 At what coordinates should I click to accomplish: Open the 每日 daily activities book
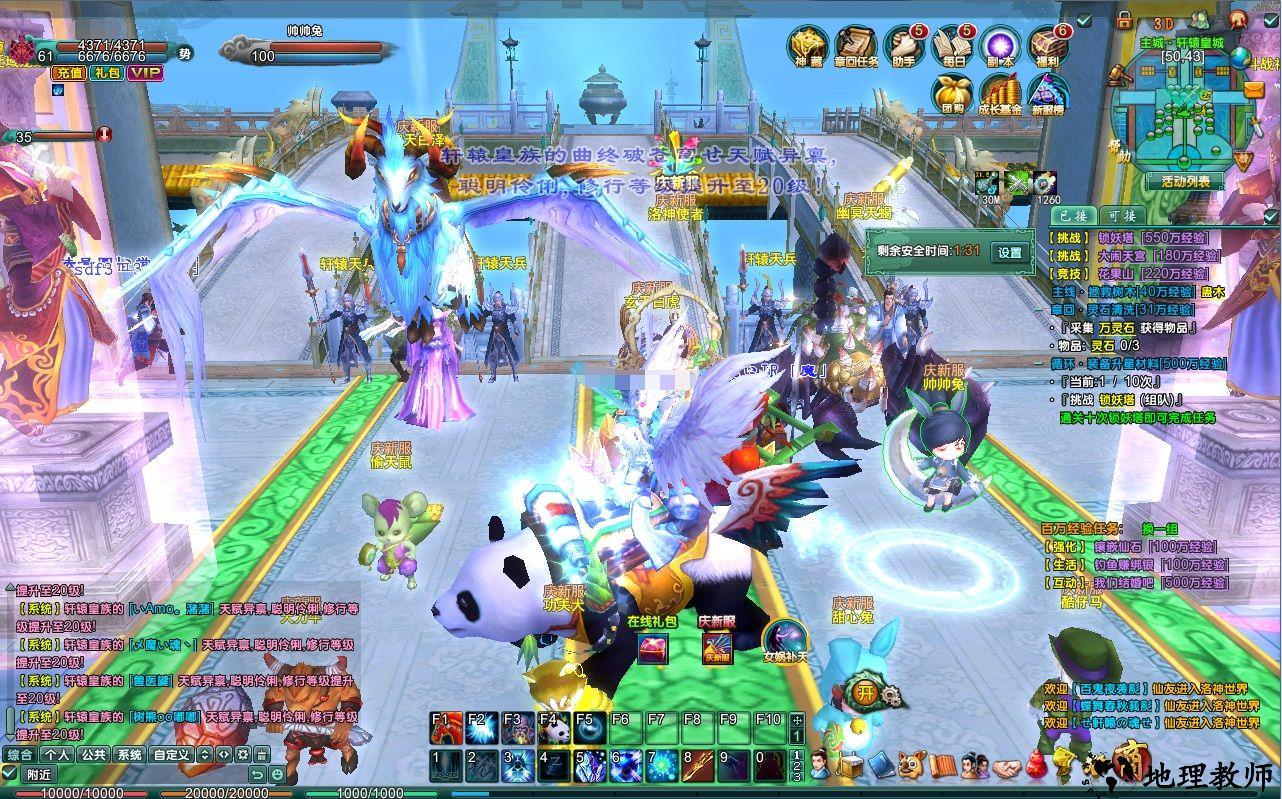click(953, 45)
